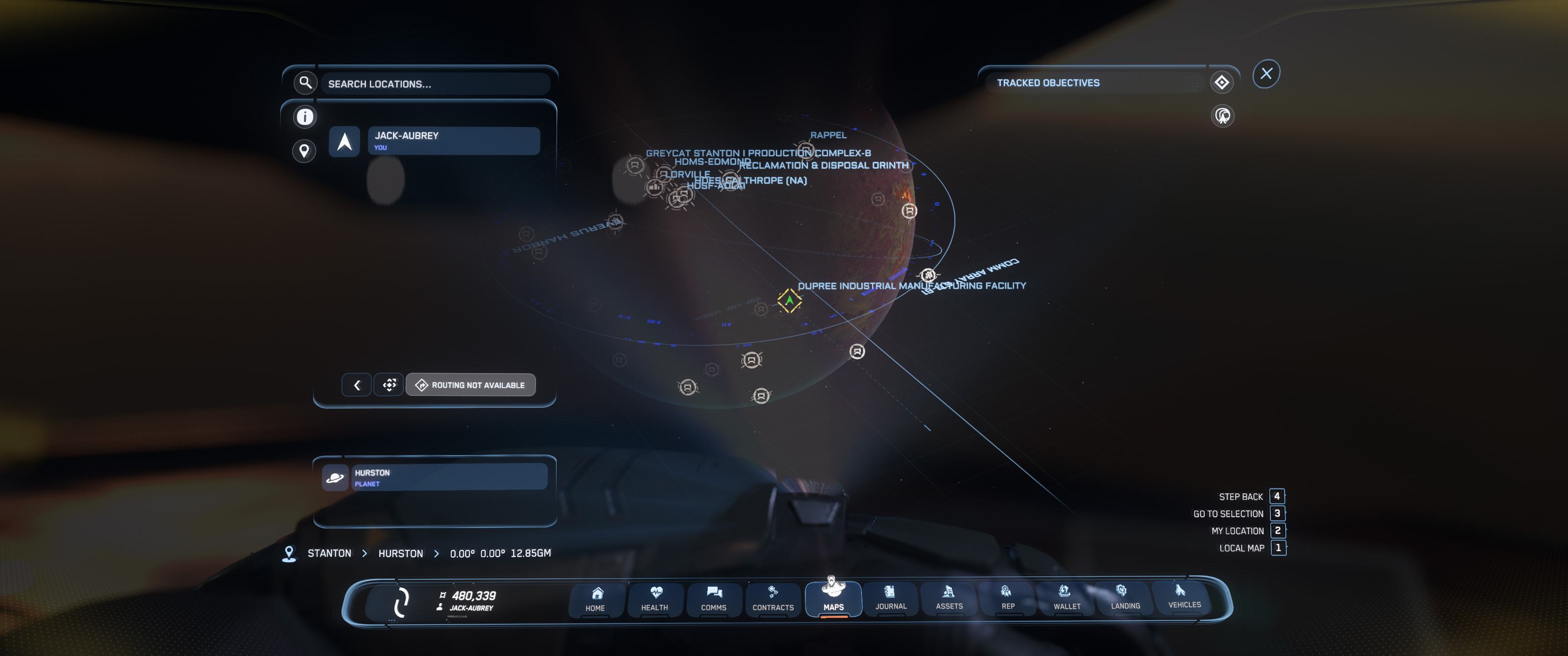Show the Vehicles tab
This screenshot has height=656, width=1568.
(1184, 597)
